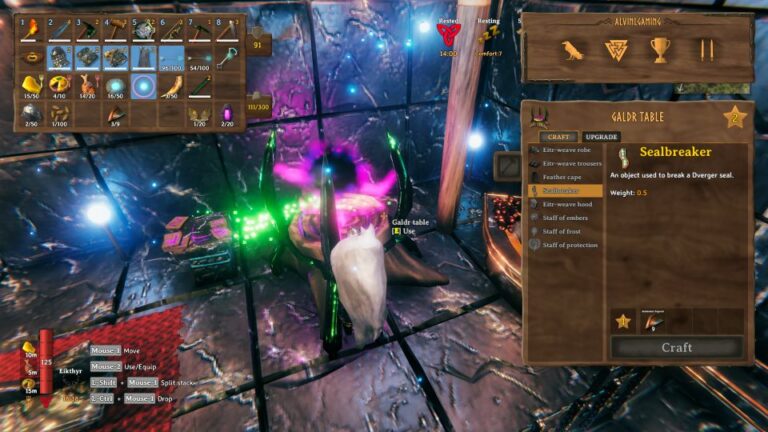Select the shield in hotbar slot 5
768x432 pixels.
tap(144, 31)
